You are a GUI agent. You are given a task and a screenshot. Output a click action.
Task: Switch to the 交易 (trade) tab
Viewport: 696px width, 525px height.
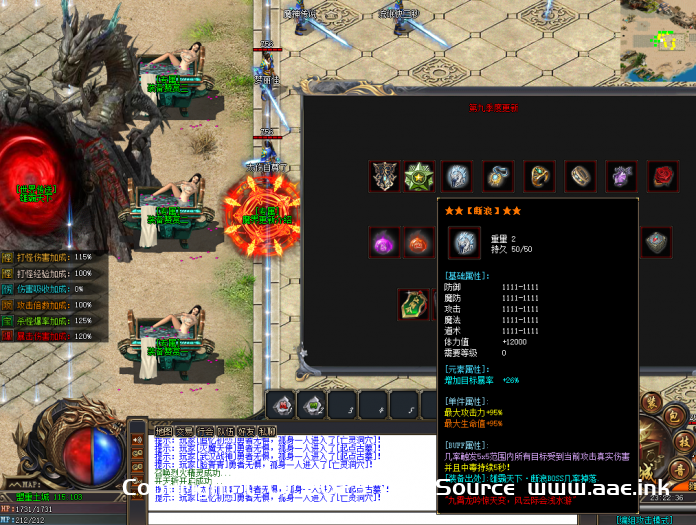coord(185,431)
